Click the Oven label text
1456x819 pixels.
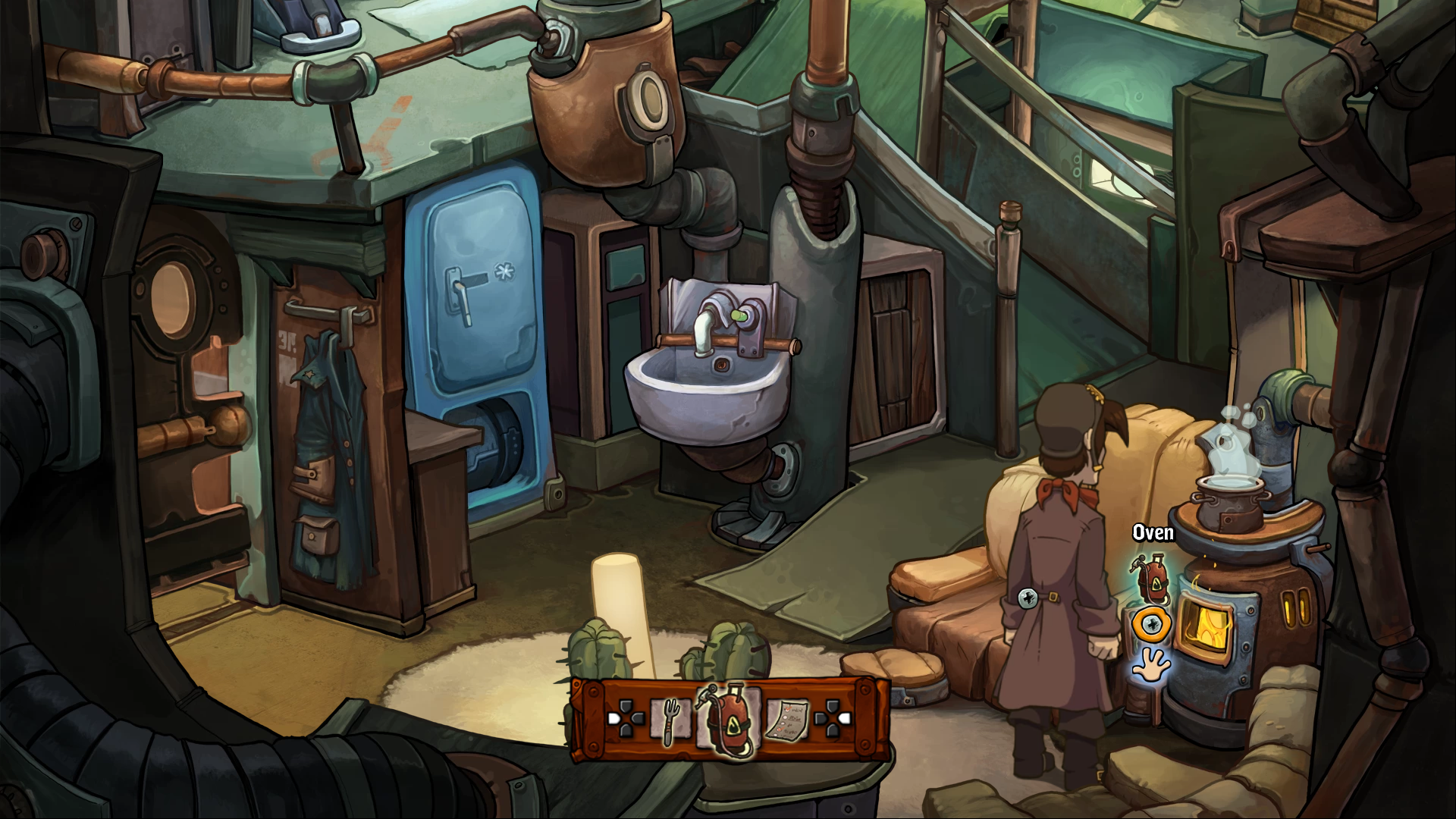pos(1153,532)
